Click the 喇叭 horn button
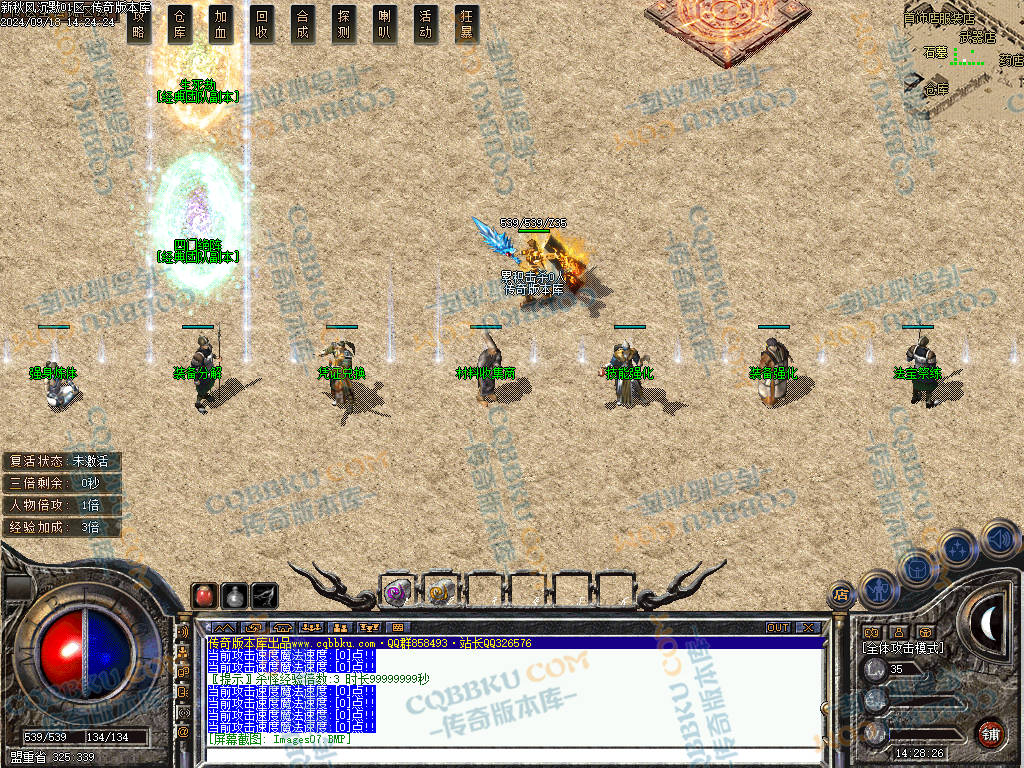Screen dimensions: 1024x768 tap(385, 24)
